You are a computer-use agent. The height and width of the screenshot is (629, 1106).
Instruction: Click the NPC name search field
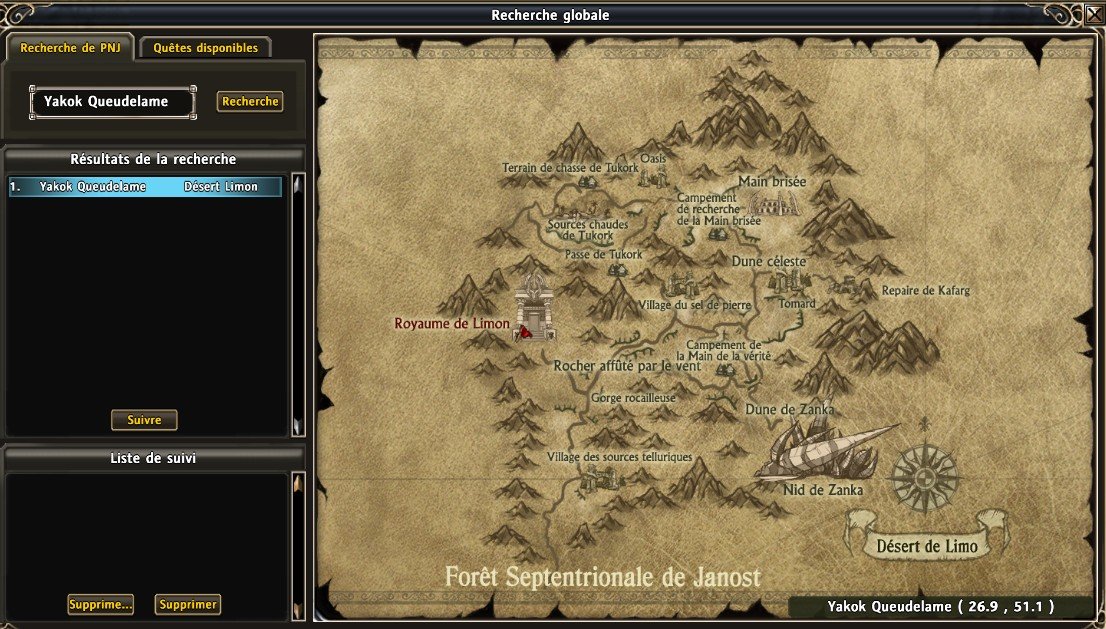tap(112, 101)
